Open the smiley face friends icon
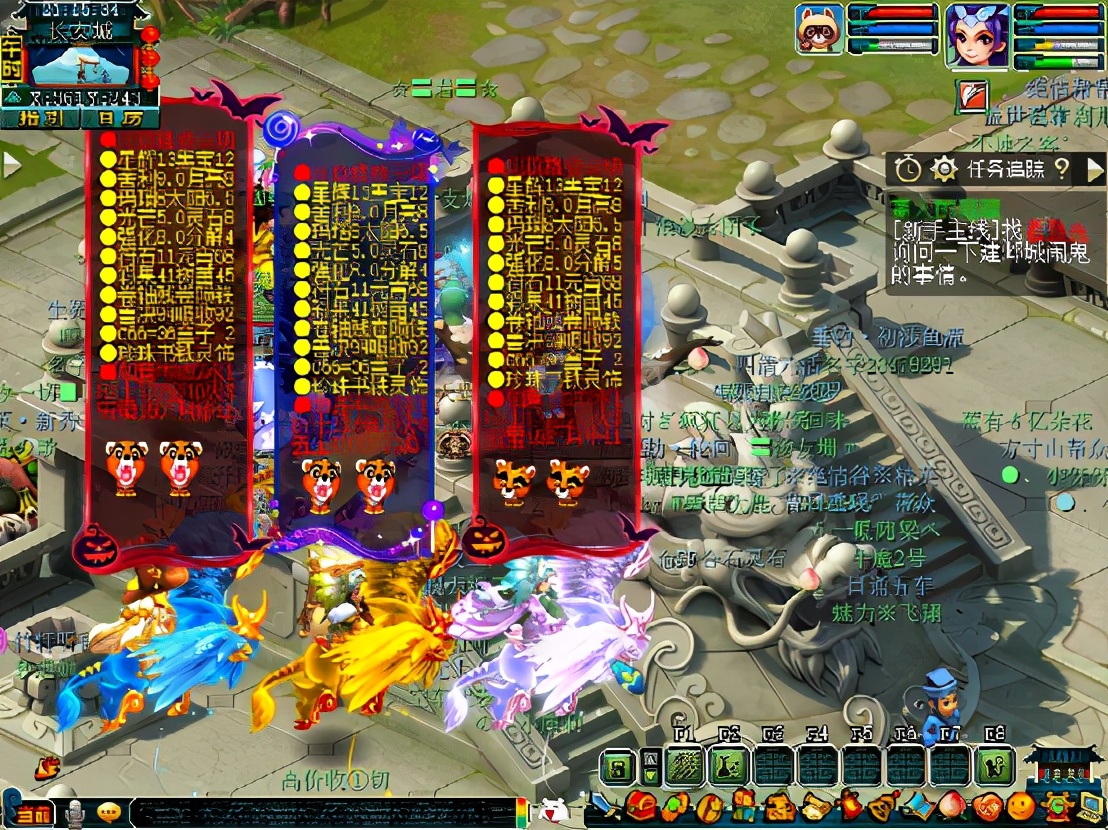This screenshot has width=1108, height=830. (x=1019, y=805)
